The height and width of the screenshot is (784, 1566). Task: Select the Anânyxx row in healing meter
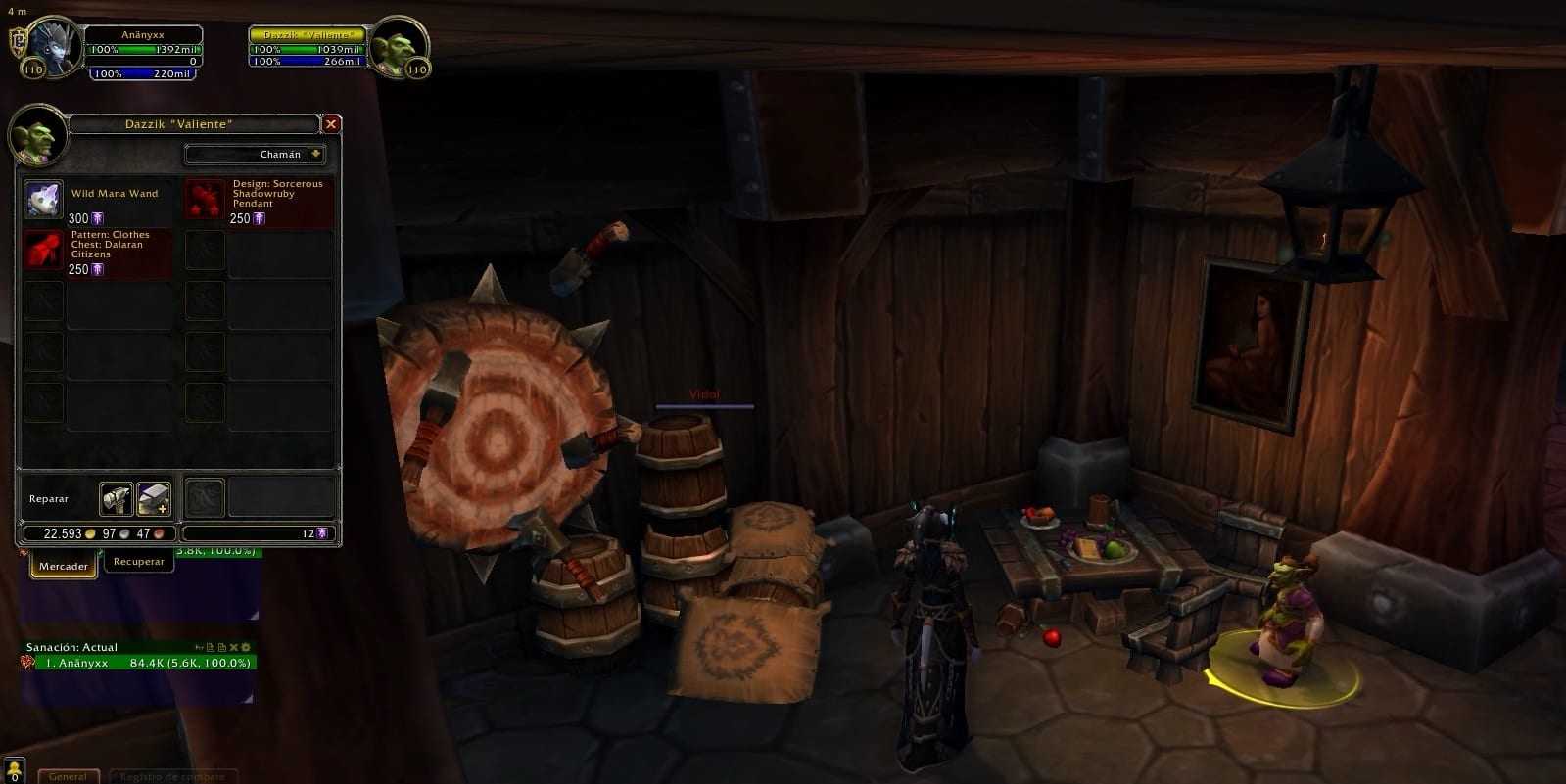tap(137, 663)
